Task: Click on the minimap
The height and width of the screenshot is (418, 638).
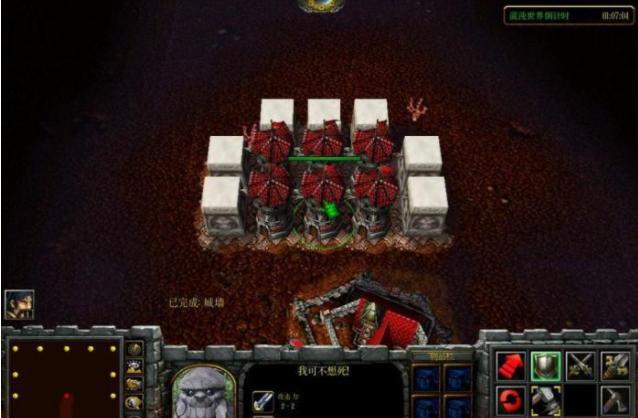Action: [x=62, y=378]
